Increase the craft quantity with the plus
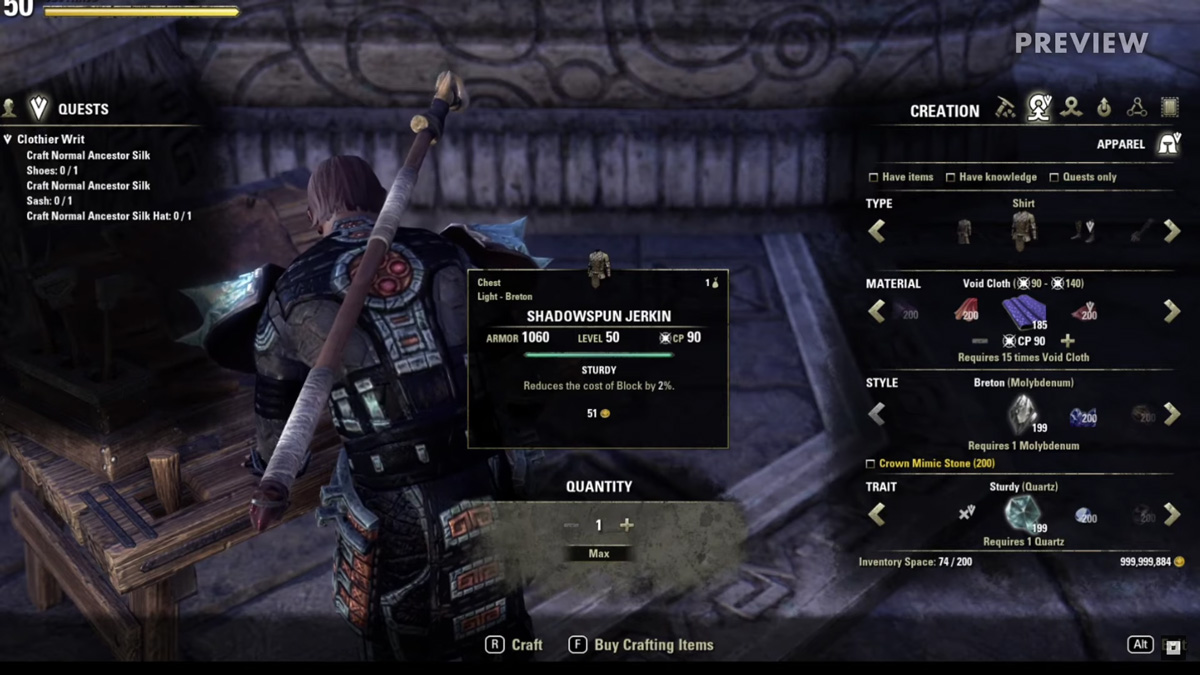Image resolution: width=1200 pixels, height=675 pixels. 627,525
